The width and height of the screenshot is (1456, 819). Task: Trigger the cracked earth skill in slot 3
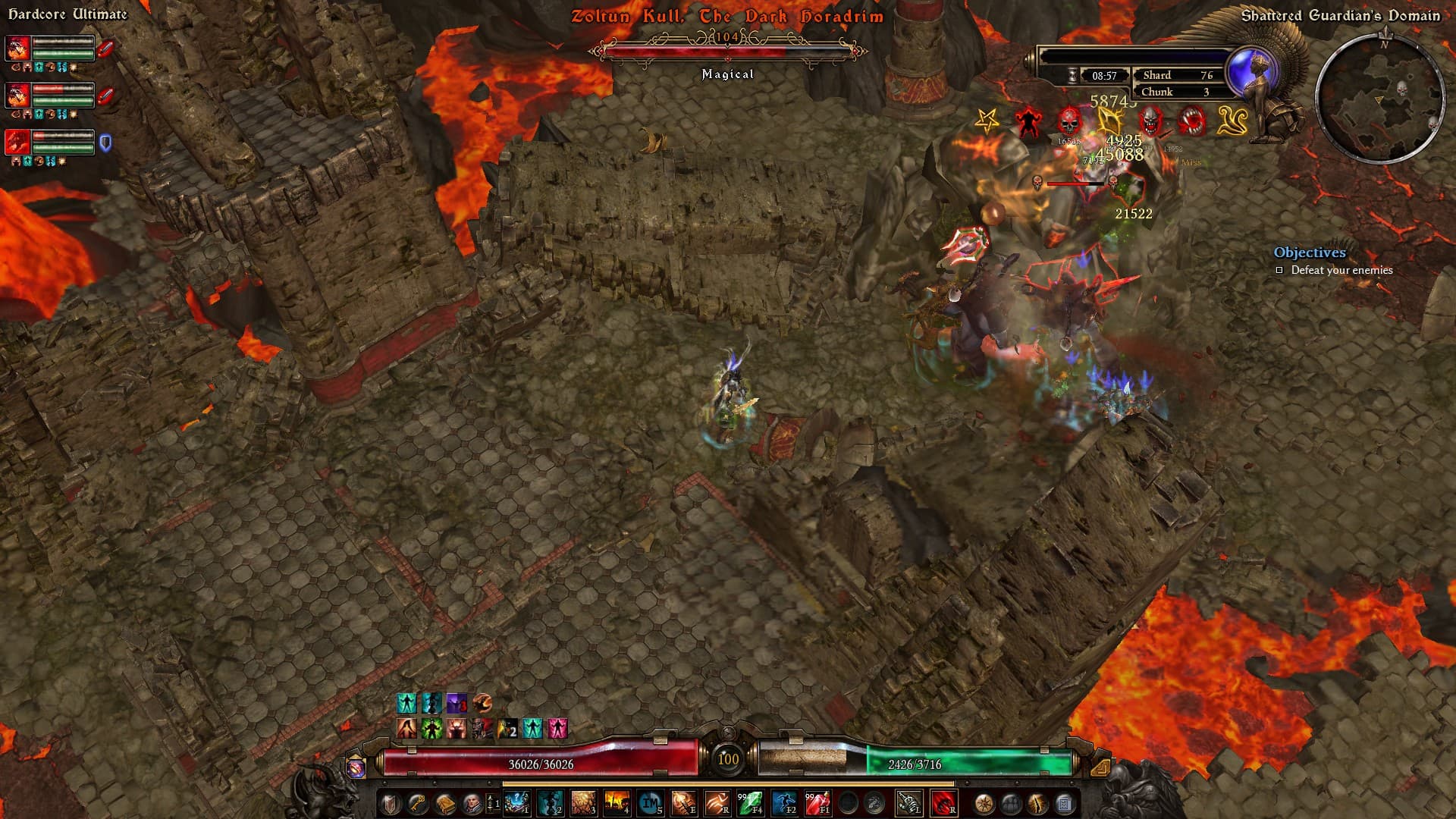tap(583, 802)
